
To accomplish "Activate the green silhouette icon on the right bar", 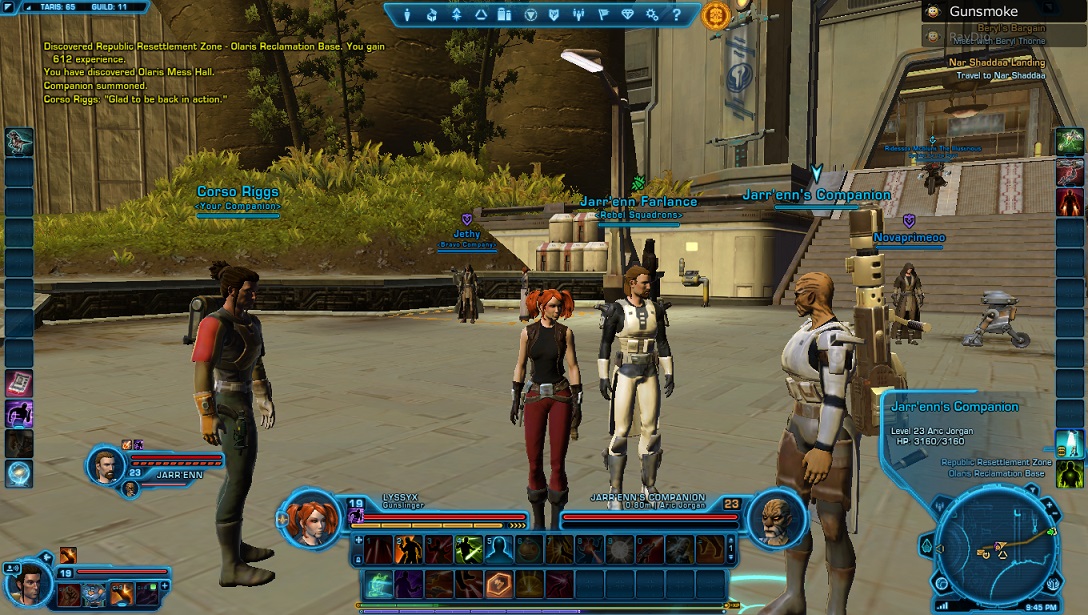I will click(x=1069, y=473).
